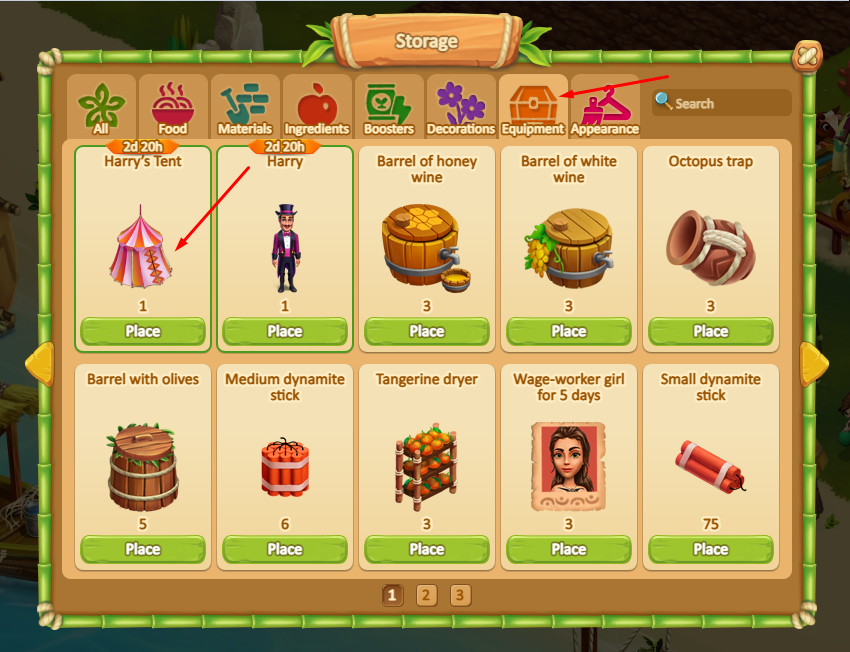Open the Decorations tab
Viewport: 850px width, 652px height.
coord(460,107)
